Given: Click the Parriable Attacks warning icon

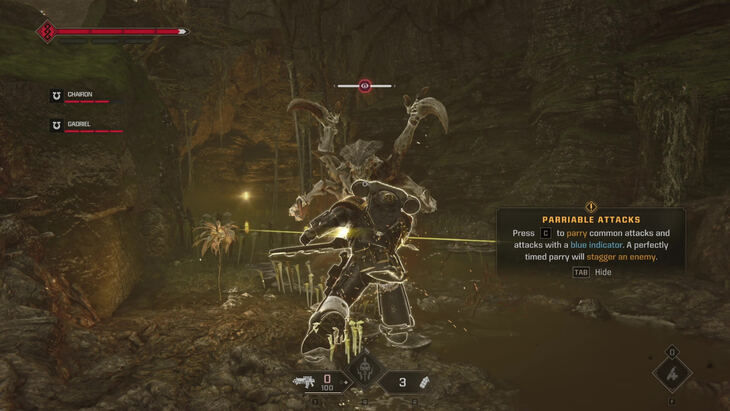Looking at the screenshot, I should coord(591,206).
